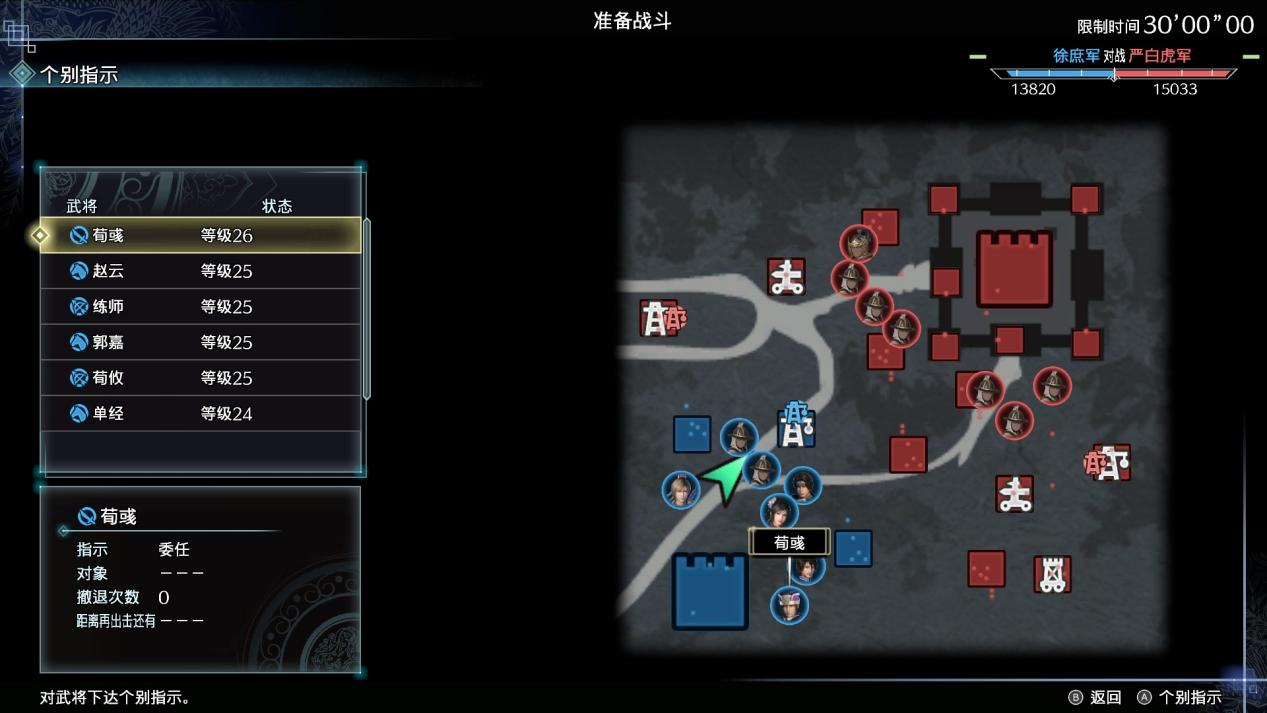Select the officer list scrollbar
Screen dimensions: 1267x713
(x=367, y=308)
